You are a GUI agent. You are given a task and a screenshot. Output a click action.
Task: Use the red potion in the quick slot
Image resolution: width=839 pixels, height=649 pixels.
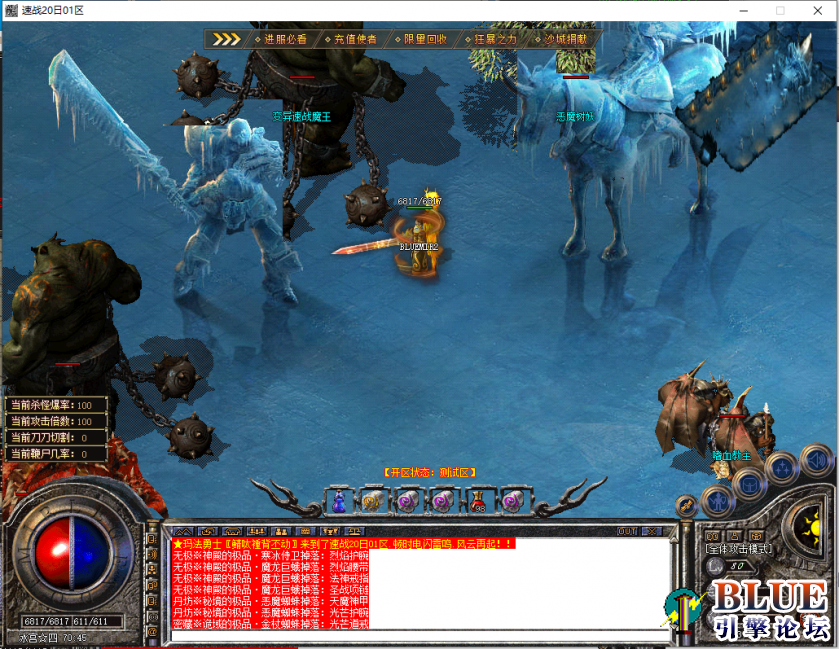477,499
